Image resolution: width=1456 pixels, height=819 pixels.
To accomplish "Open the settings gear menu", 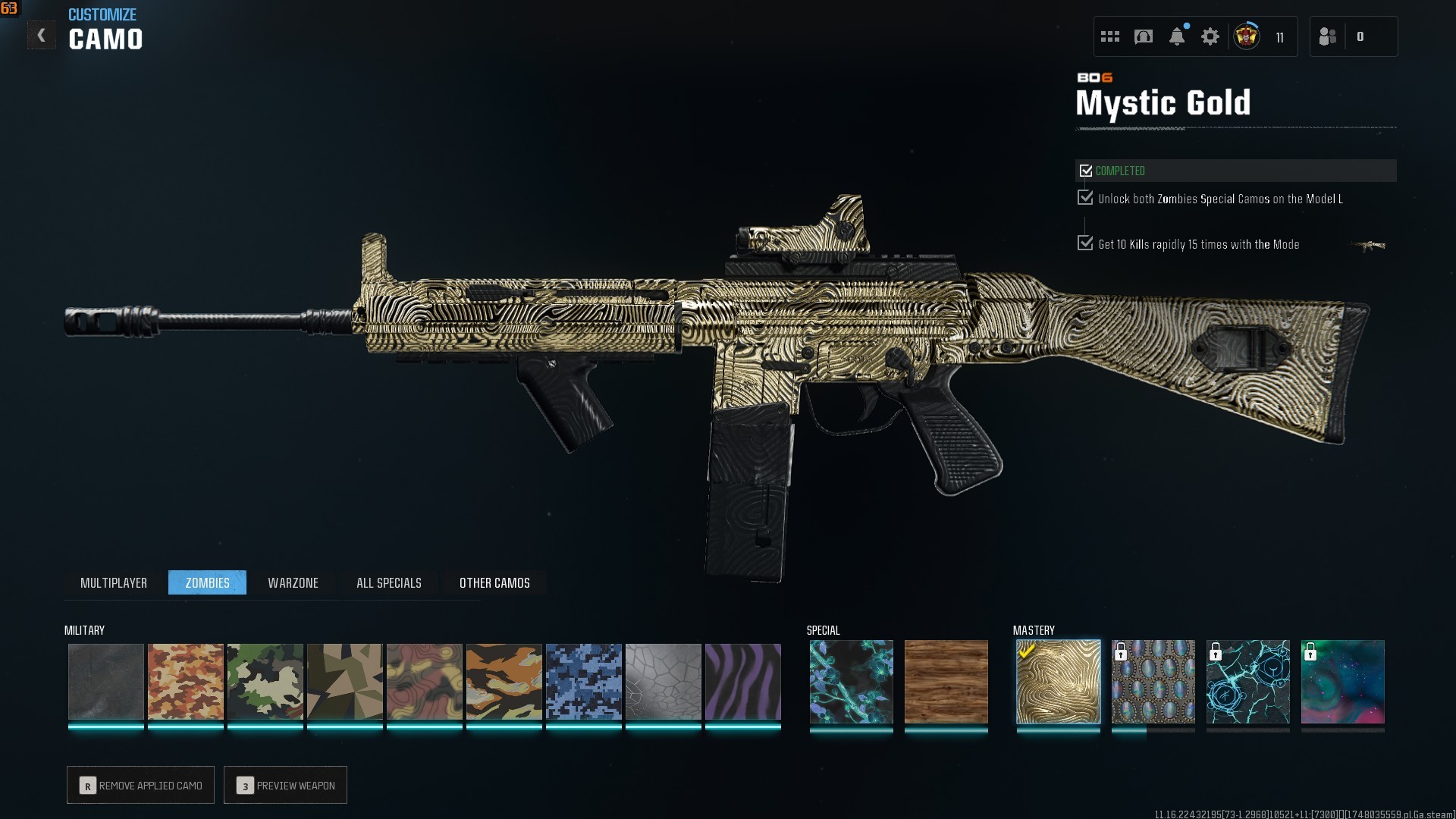I will [1210, 36].
